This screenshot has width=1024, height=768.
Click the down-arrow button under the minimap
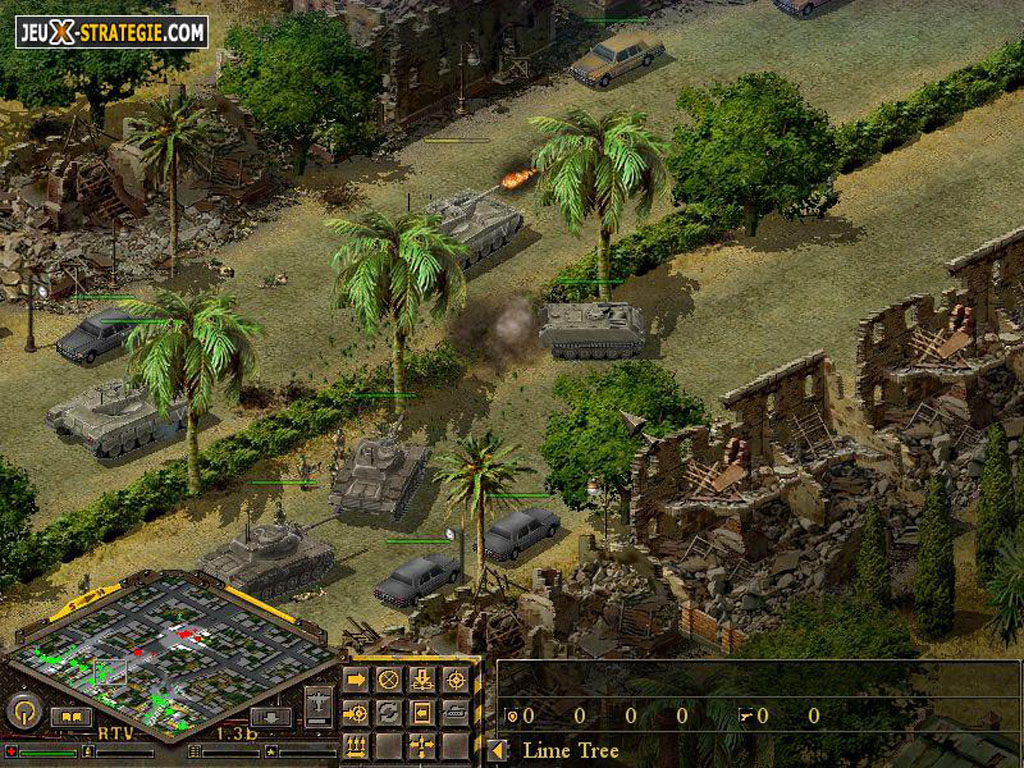click(270, 716)
